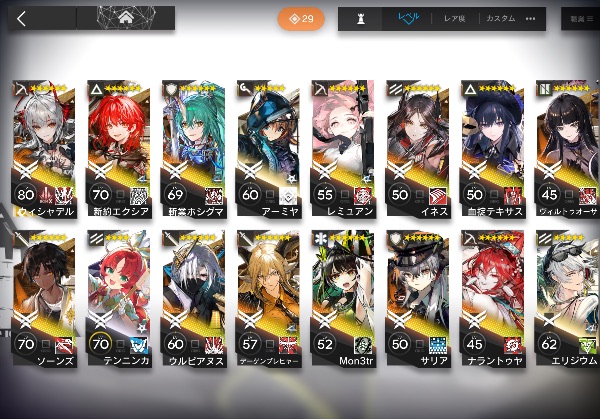This screenshot has height=419, width=600.
Task: Select the operator card ナラントゥヤ
Action: coord(491,295)
